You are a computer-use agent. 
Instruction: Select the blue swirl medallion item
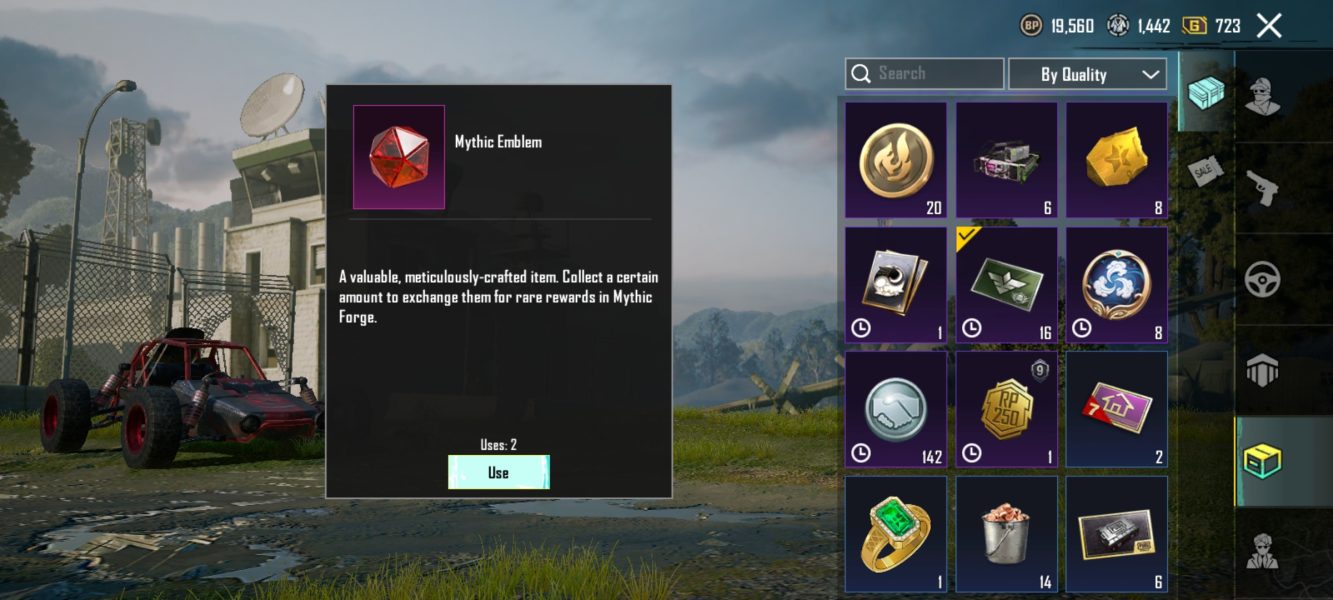coord(1116,284)
